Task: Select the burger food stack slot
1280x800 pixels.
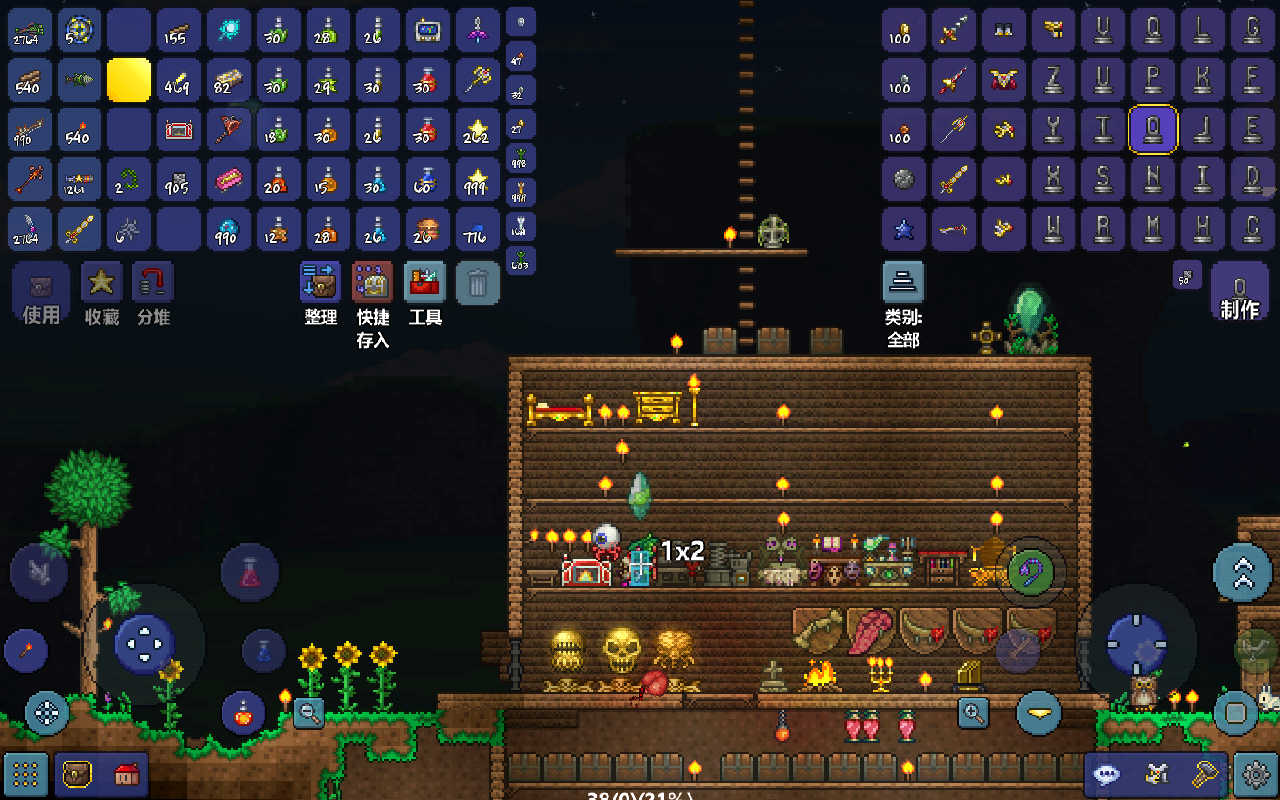Action: tap(429, 229)
